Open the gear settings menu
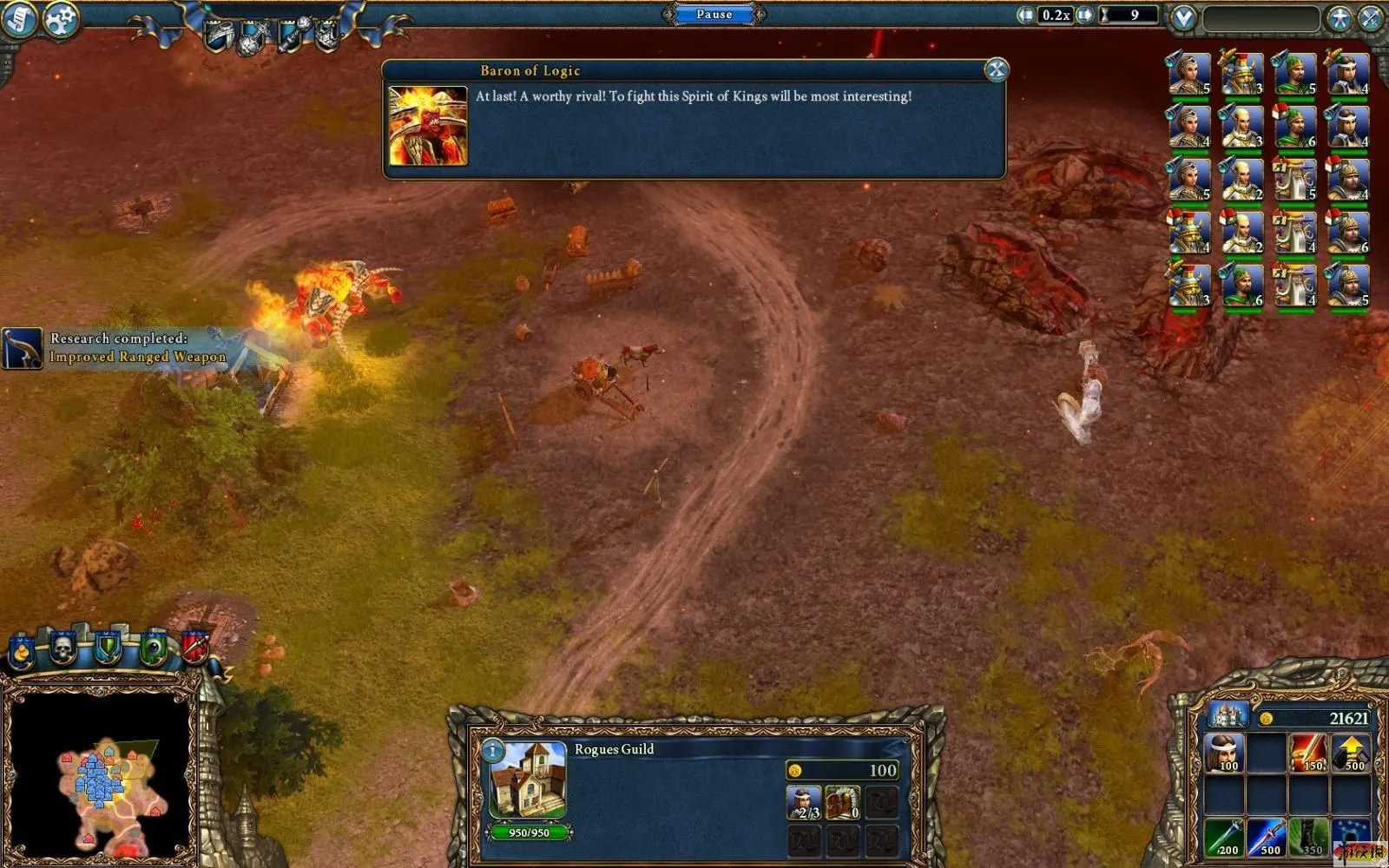Viewport: 1389px width, 868px height. point(61,19)
